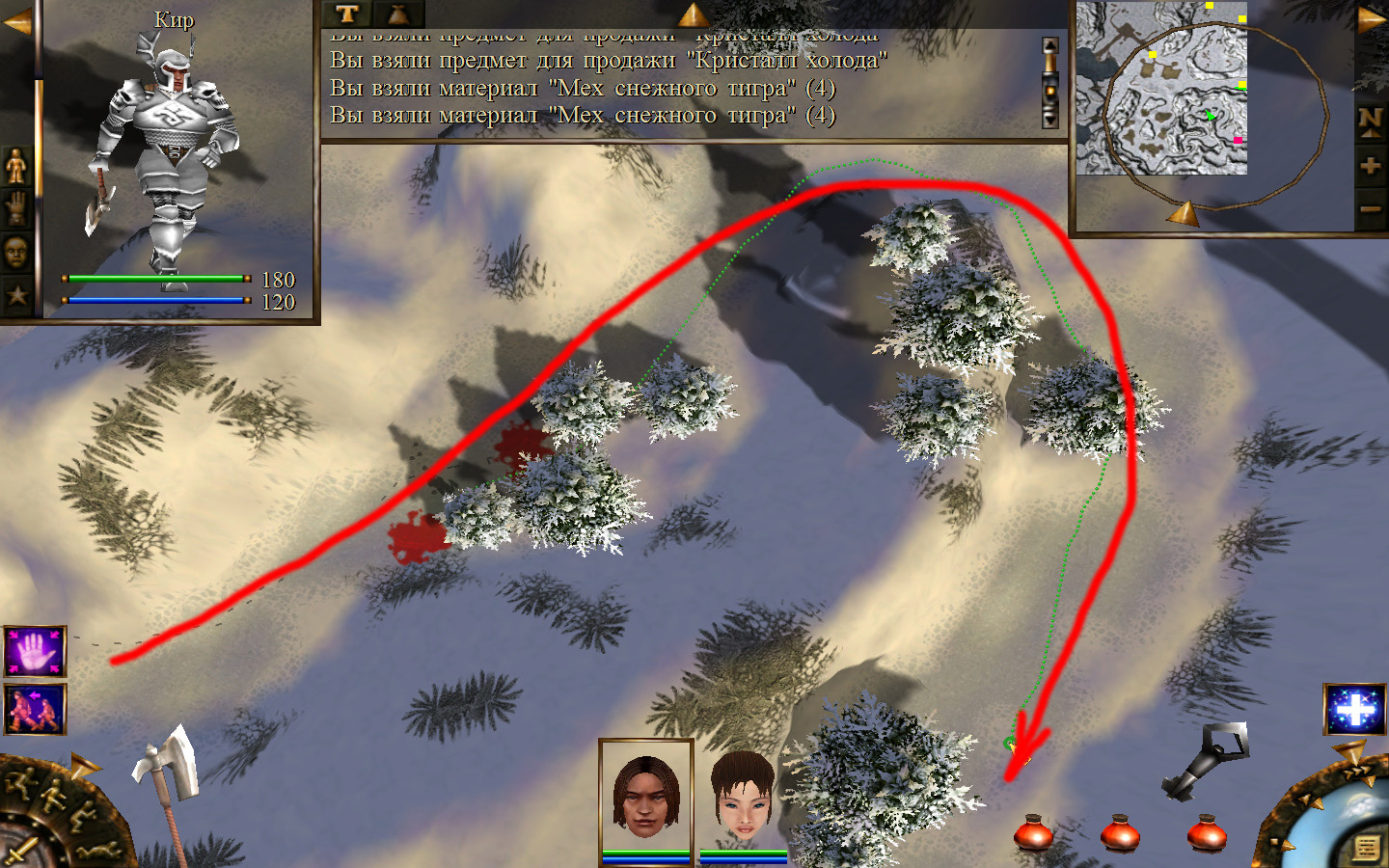Viewport: 1389px width, 868px height.
Task: Orient the minimap north with N button
Action: [1371, 120]
